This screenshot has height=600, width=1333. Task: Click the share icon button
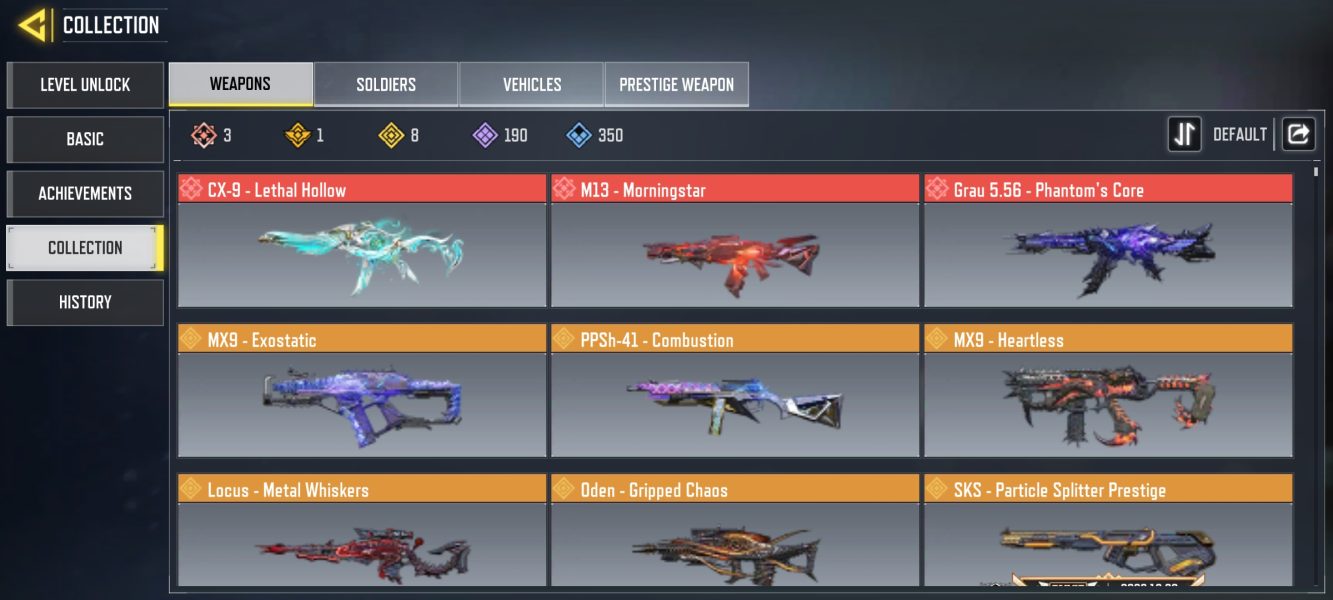click(1298, 134)
